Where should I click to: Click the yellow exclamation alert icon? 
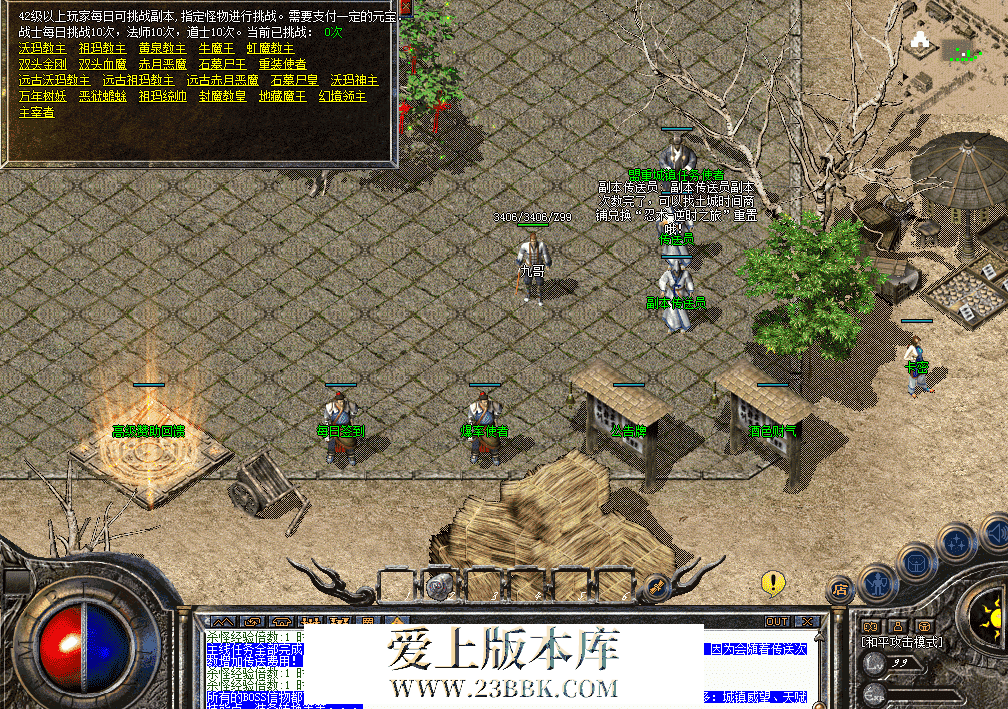(x=772, y=582)
